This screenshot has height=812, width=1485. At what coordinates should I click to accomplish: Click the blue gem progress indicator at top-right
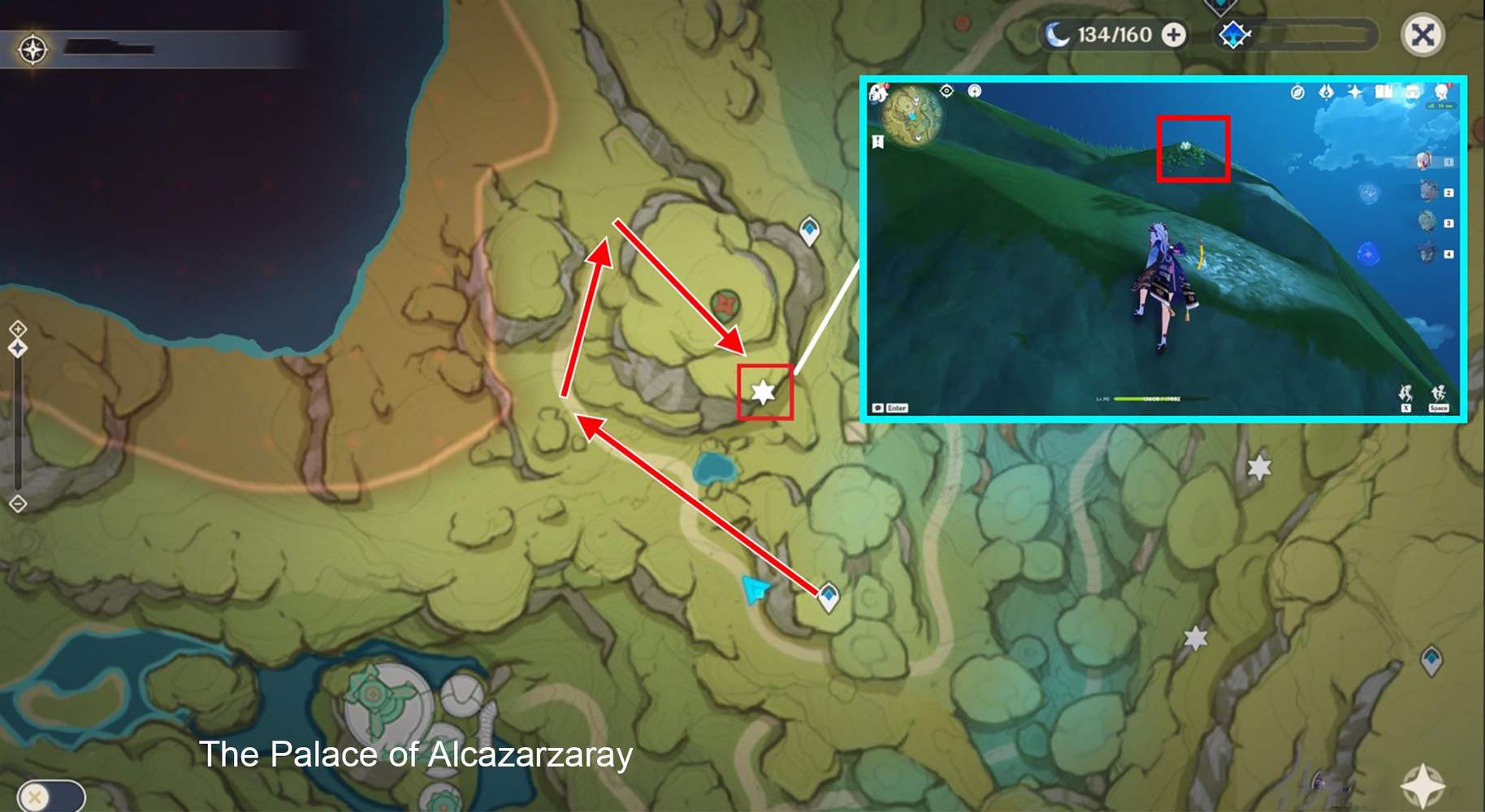click(1232, 35)
